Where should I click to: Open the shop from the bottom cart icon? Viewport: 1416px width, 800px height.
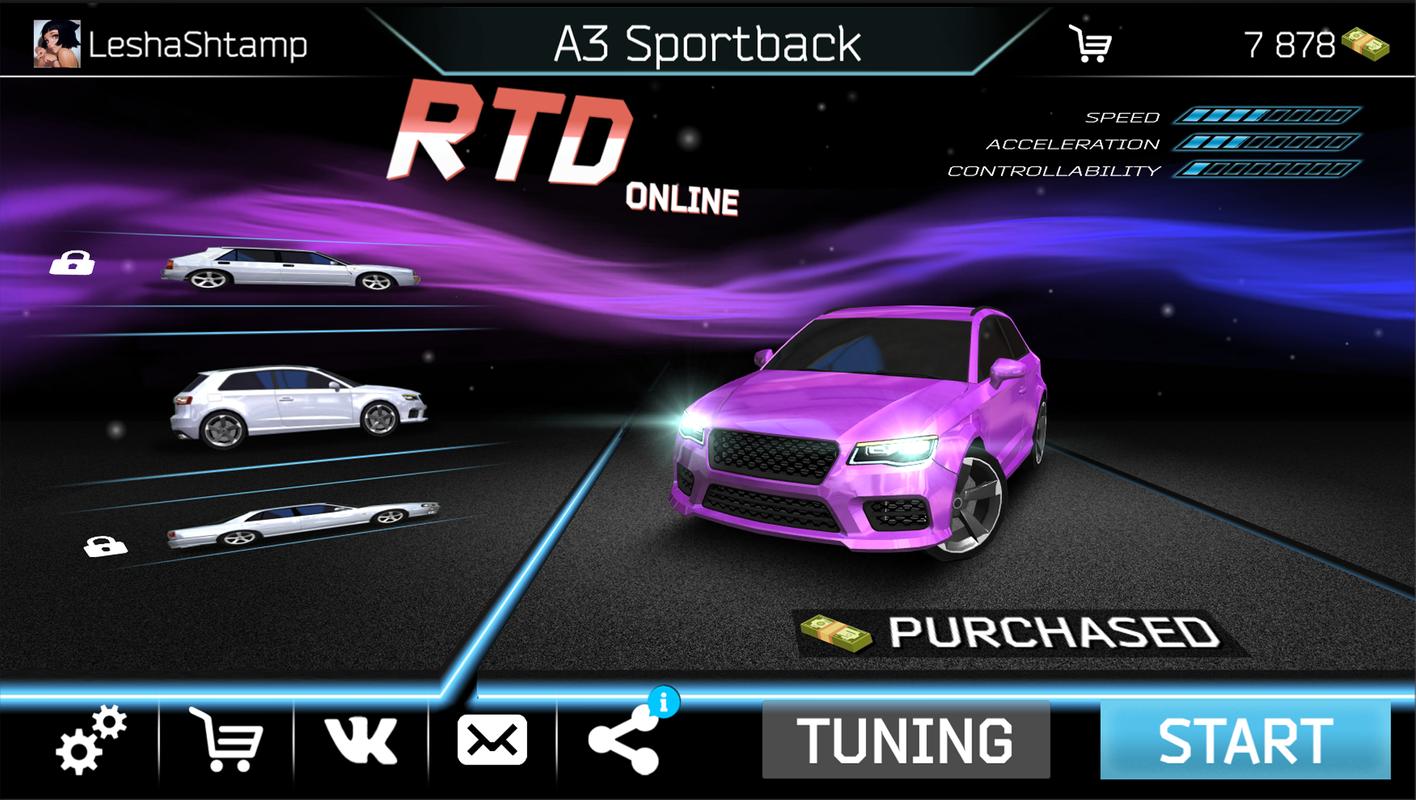226,741
